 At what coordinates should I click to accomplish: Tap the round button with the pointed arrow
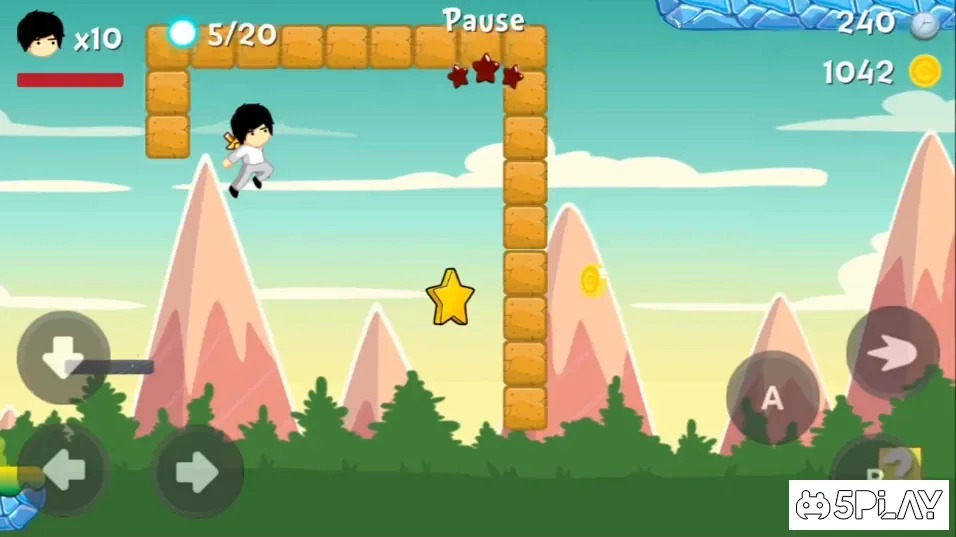point(892,352)
